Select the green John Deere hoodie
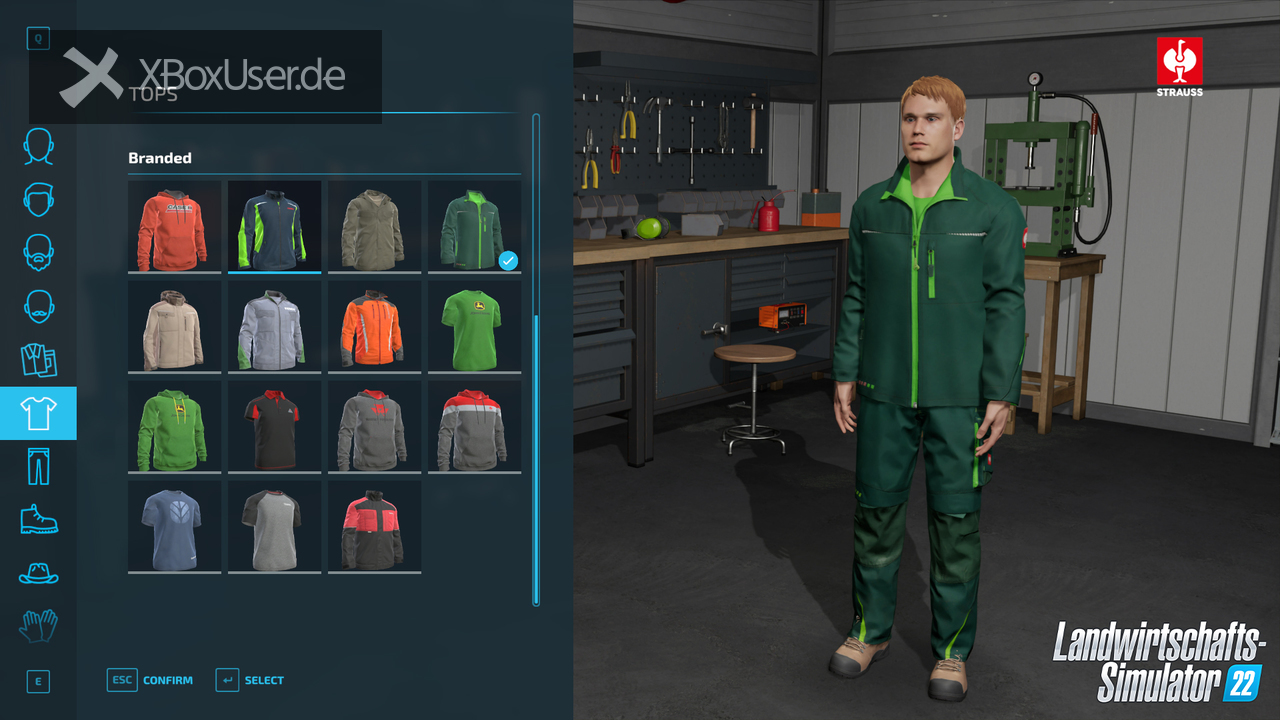1280x720 pixels. coord(174,426)
